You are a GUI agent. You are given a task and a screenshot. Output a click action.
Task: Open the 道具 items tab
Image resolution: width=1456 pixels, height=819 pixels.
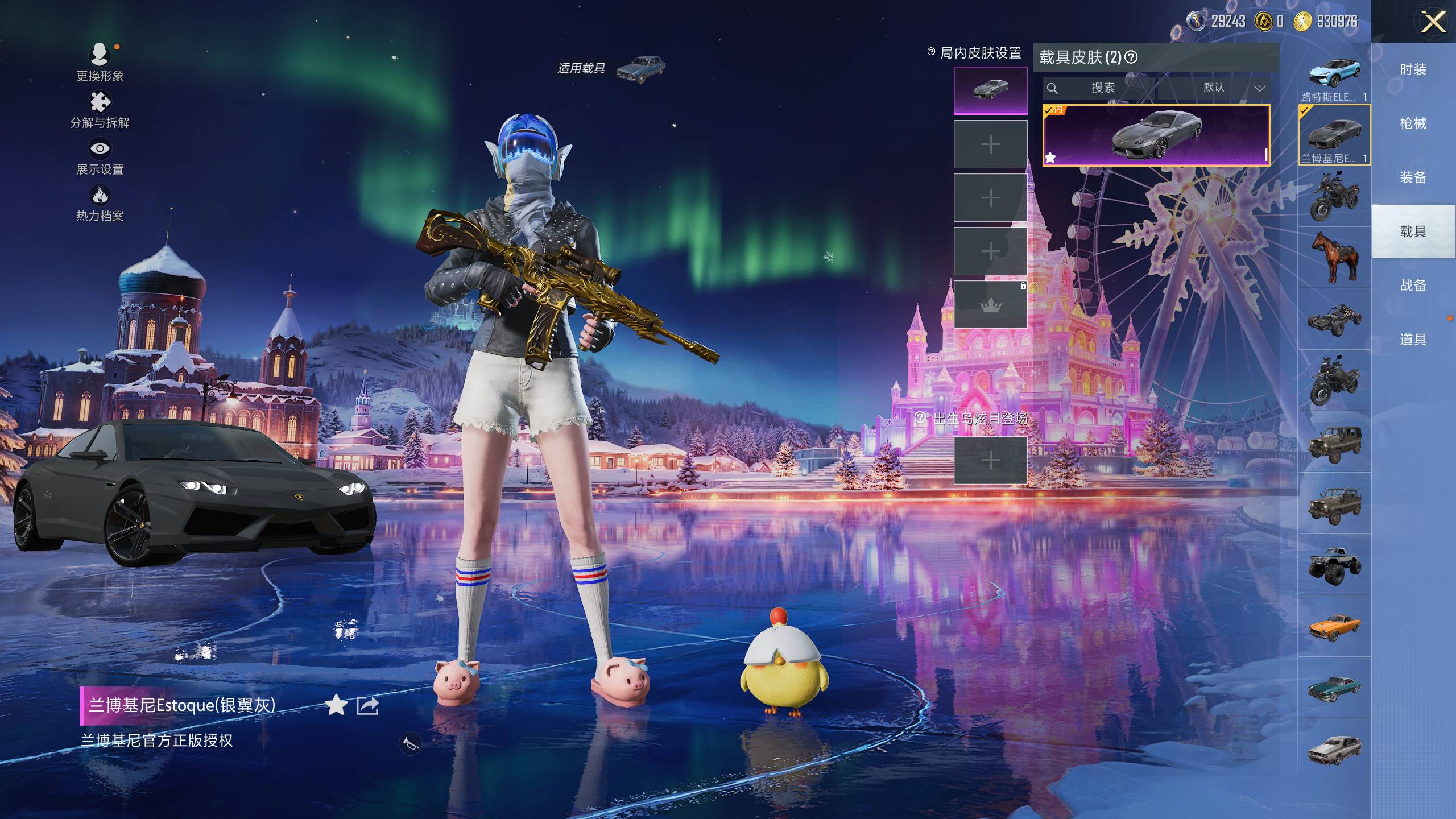(x=1413, y=340)
